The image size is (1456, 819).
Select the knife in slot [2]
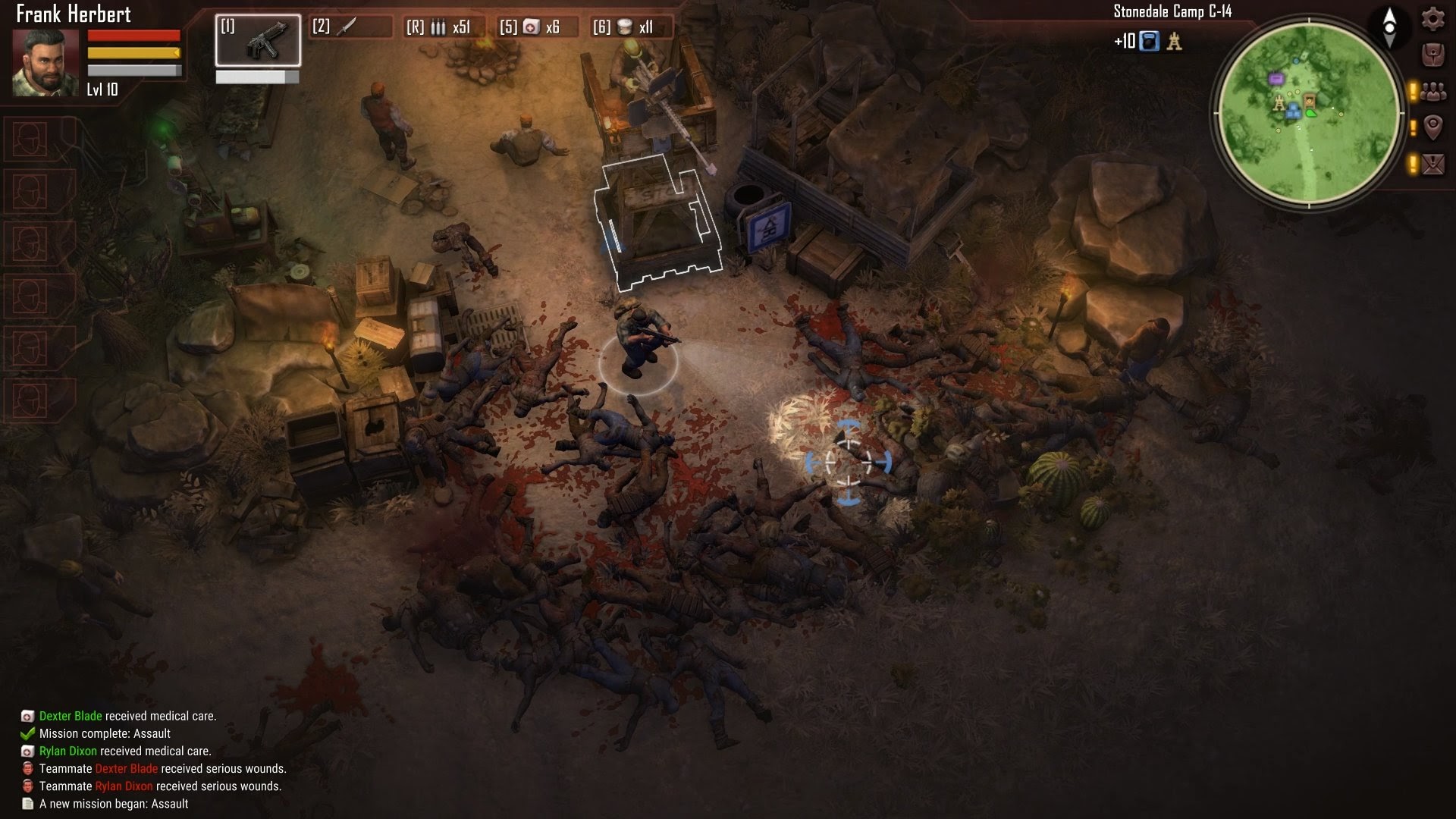click(x=346, y=27)
